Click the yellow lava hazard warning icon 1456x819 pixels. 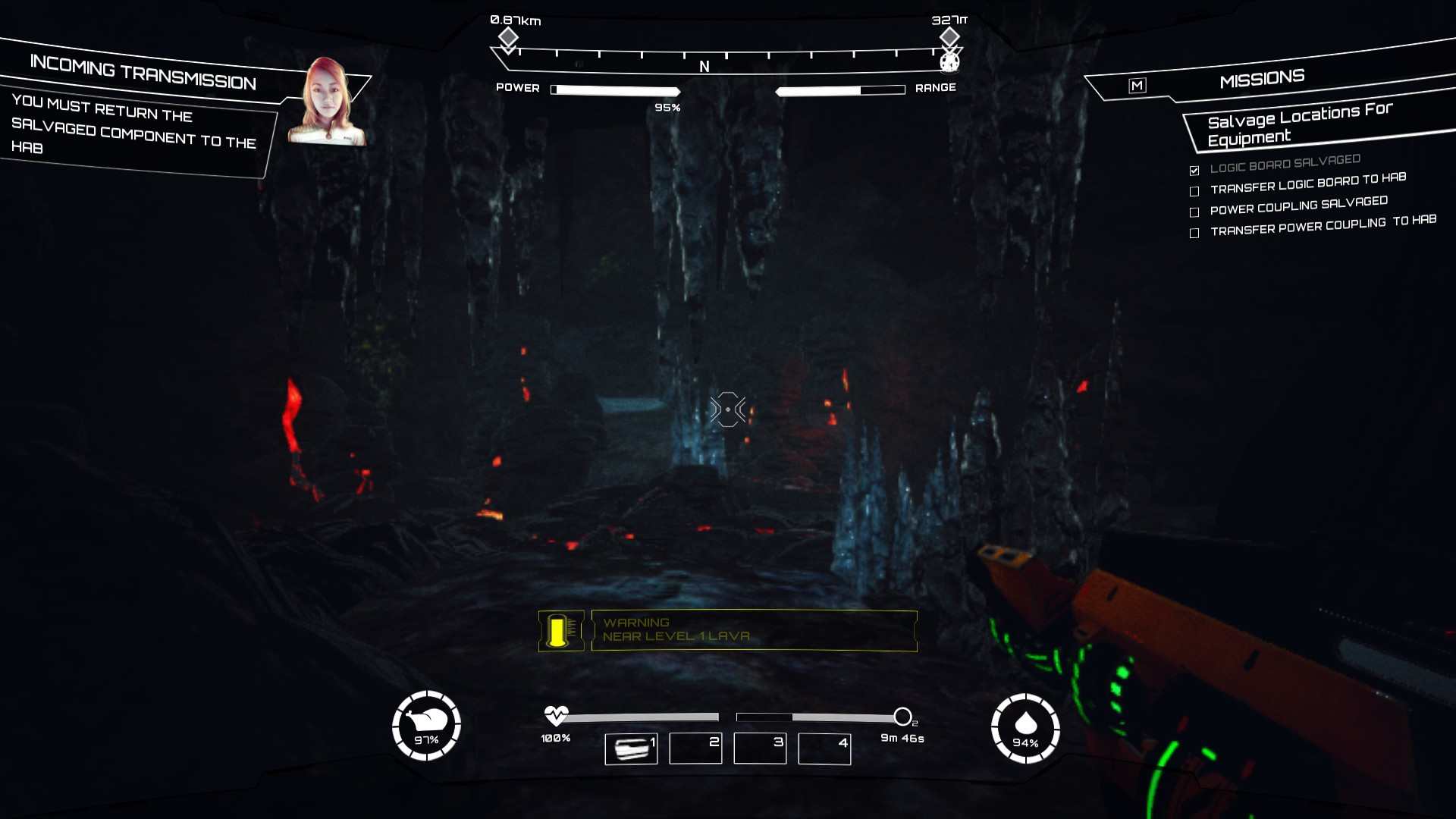click(560, 630)
